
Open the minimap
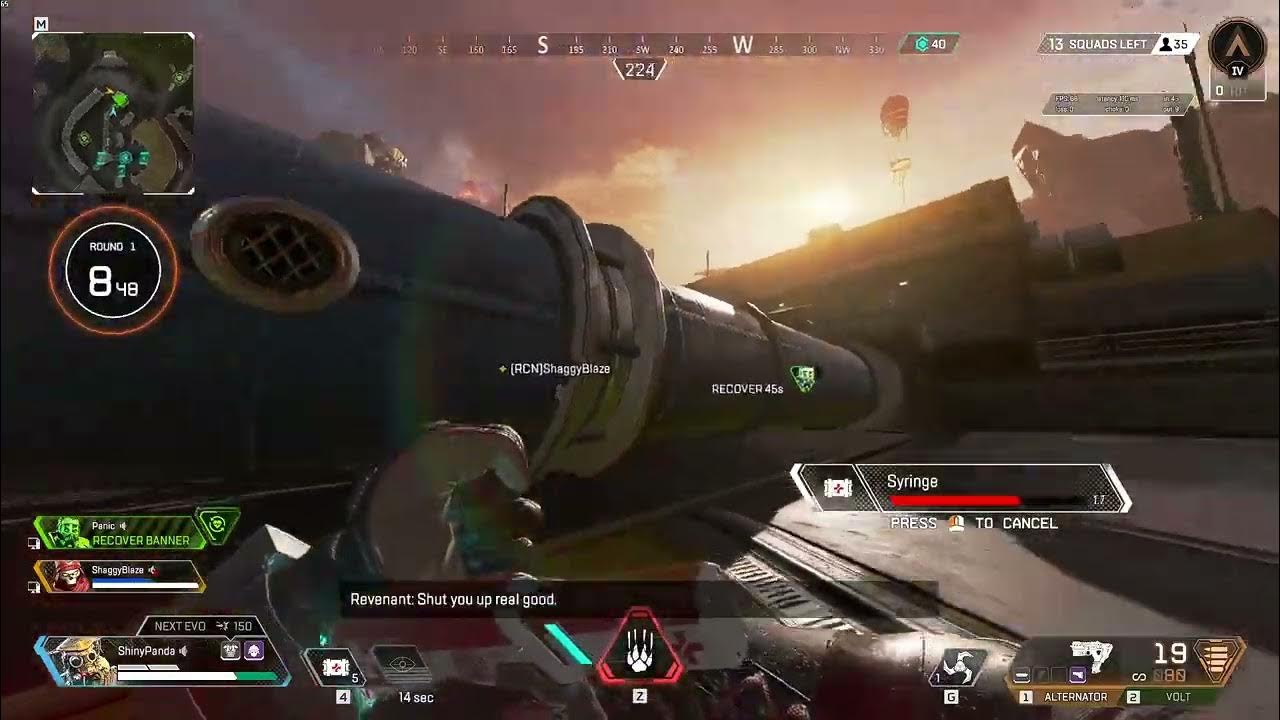(113, 113)
